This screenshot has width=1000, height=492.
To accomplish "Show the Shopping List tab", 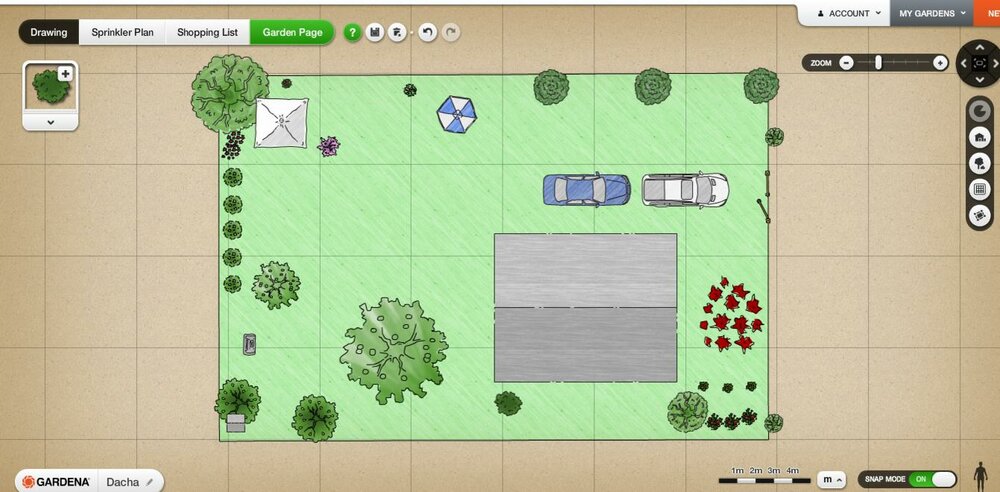I will point(207,32).
